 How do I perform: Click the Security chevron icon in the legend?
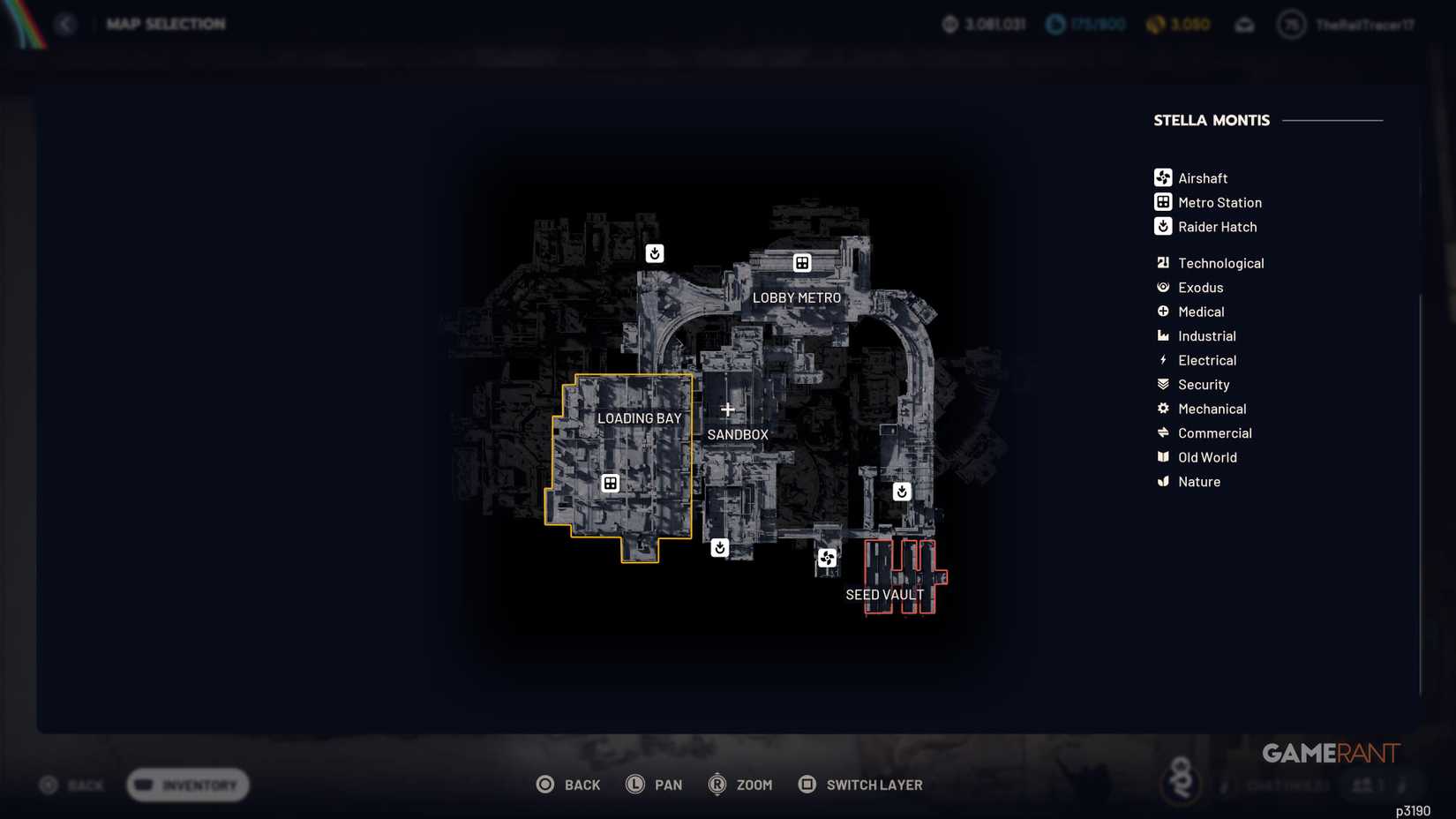point(1163,384)
